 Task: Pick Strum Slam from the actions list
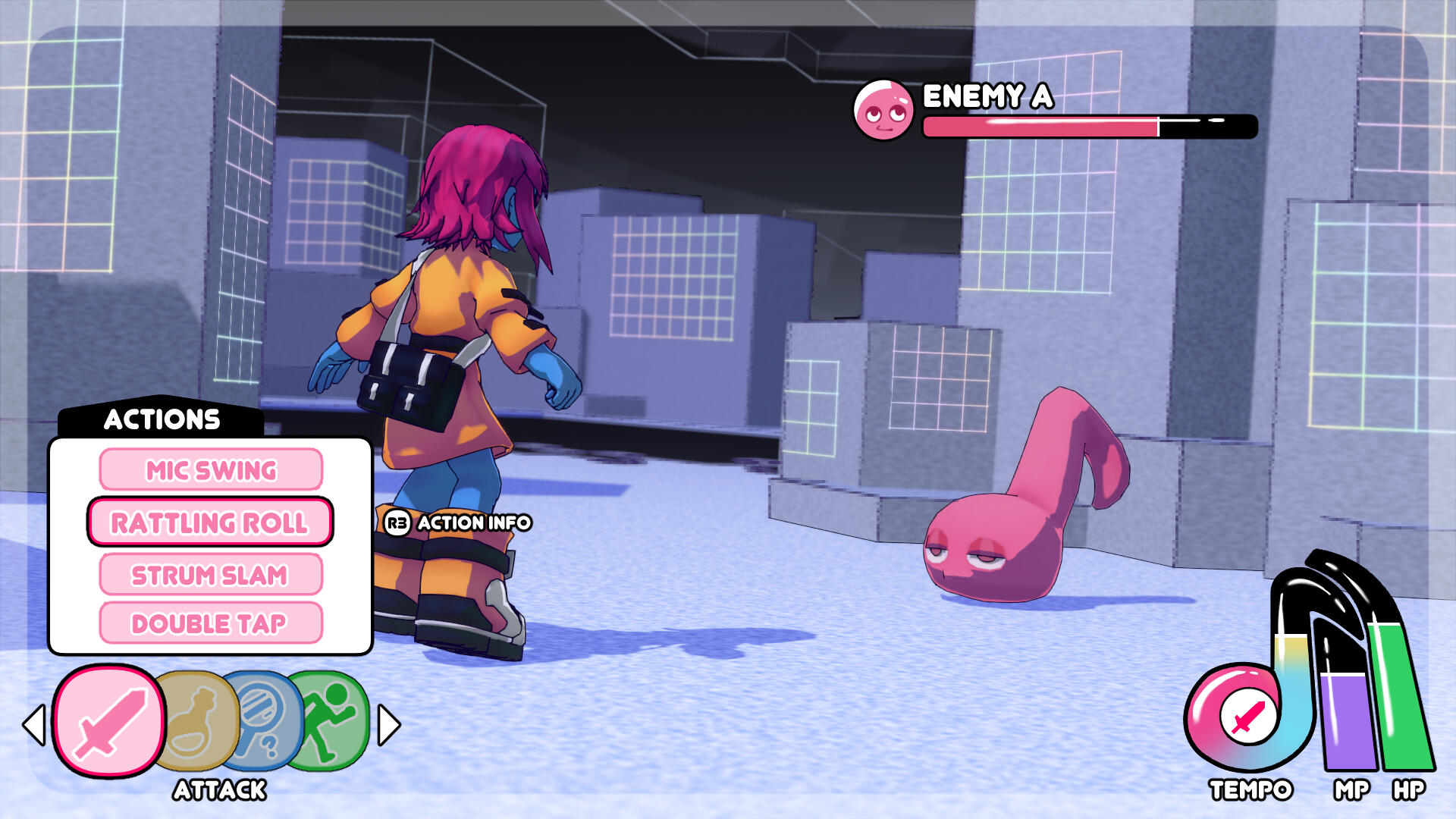[x=210, y=575]
